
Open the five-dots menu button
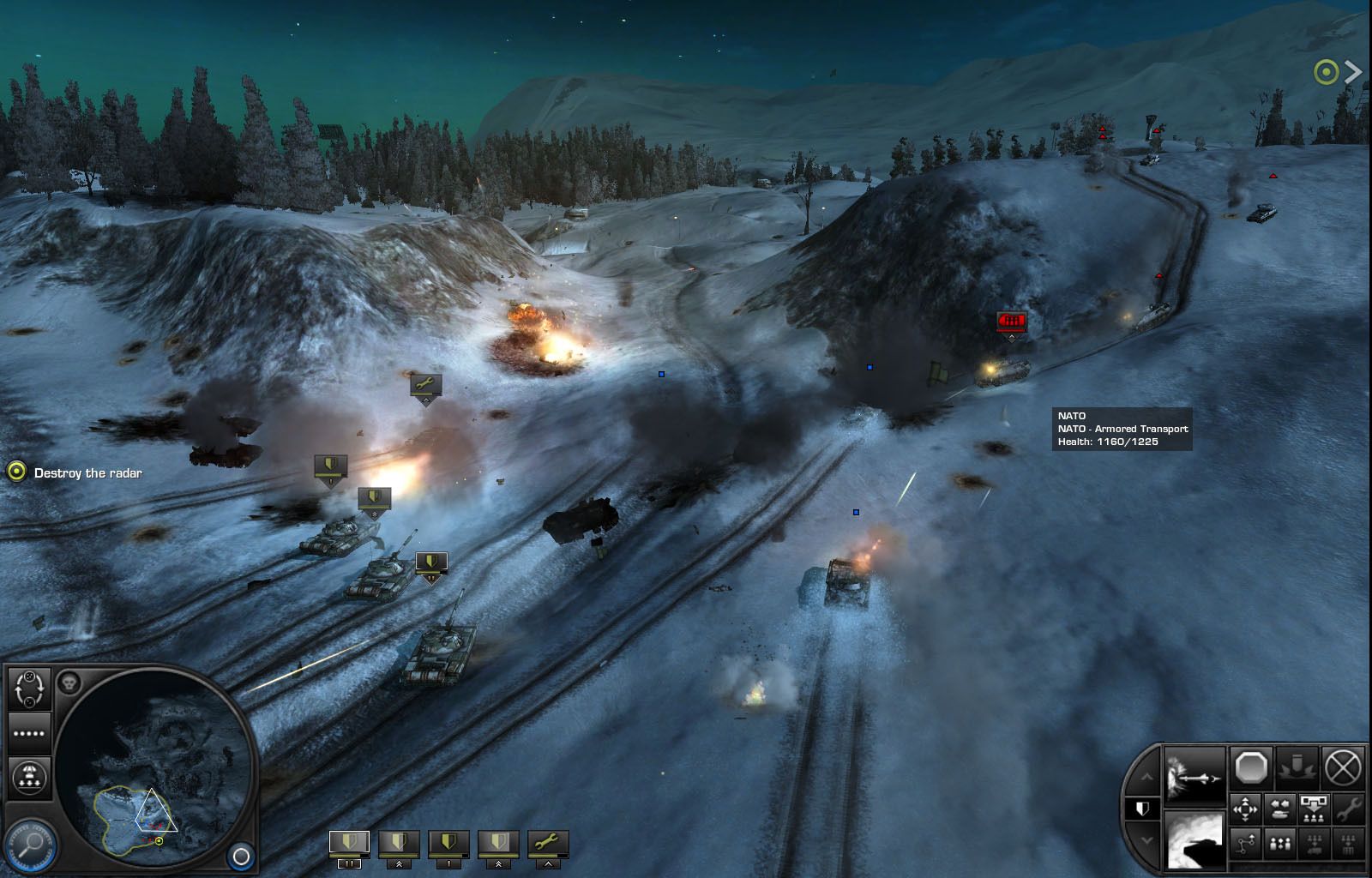(x=29, y=734)
